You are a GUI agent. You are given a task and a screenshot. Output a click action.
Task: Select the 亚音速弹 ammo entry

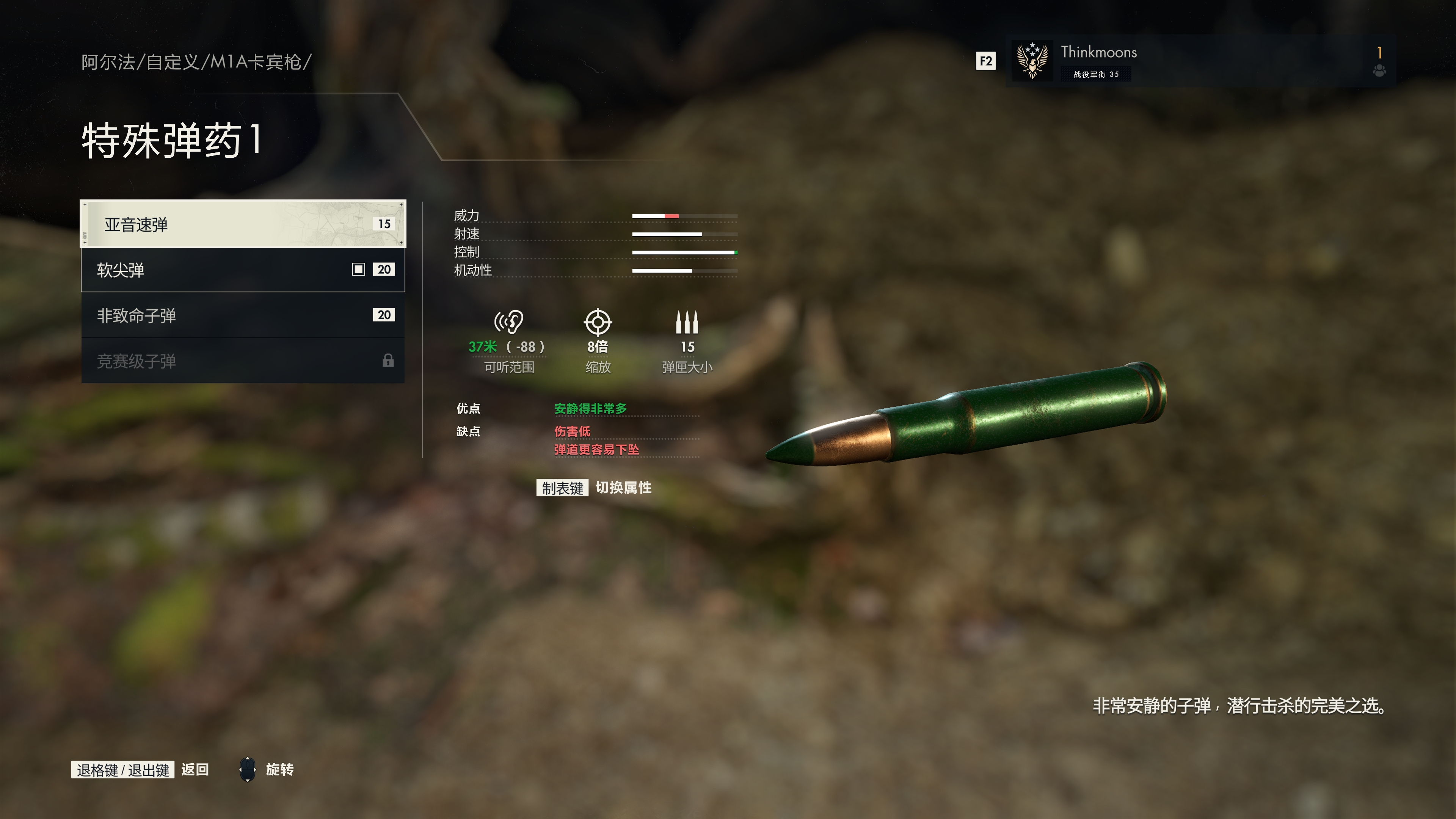[243, 224]
